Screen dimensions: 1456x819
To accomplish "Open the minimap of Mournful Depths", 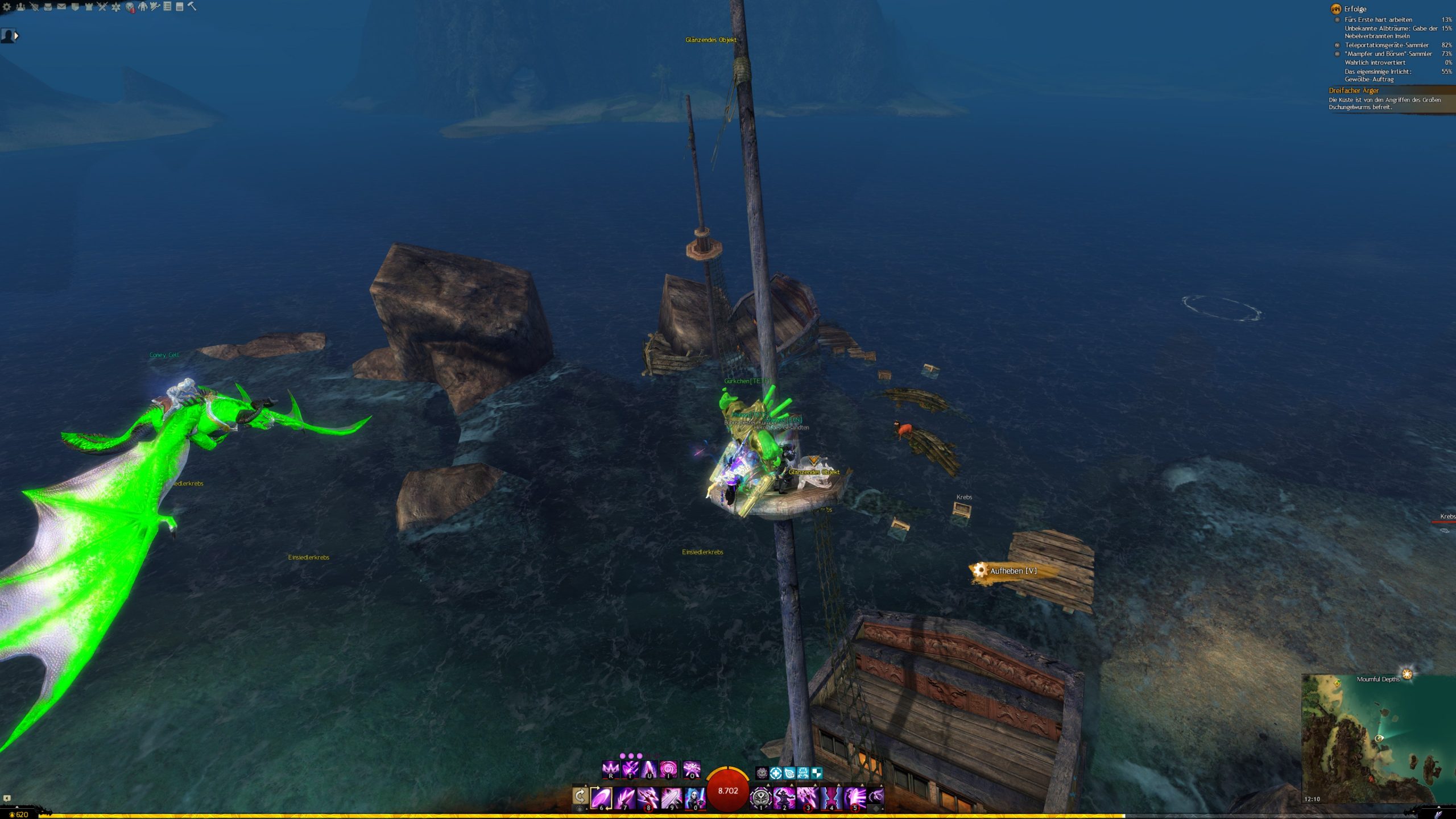I will pyautogui.click(x=1378, y=739).
